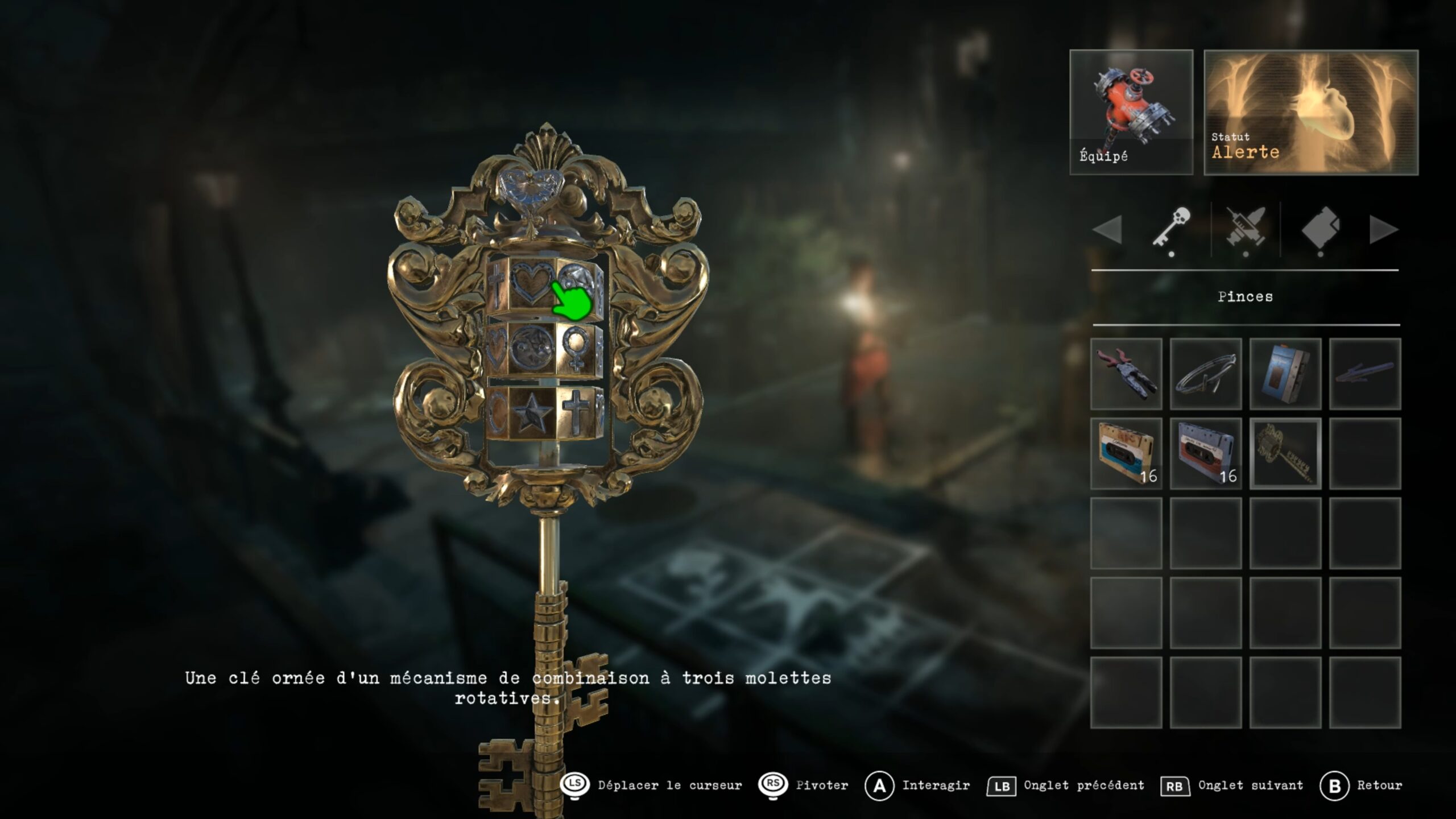Viewport: 1456px width, 819px height.
Task: View the Statut Alerte health panel
Action: (1310, 112)
